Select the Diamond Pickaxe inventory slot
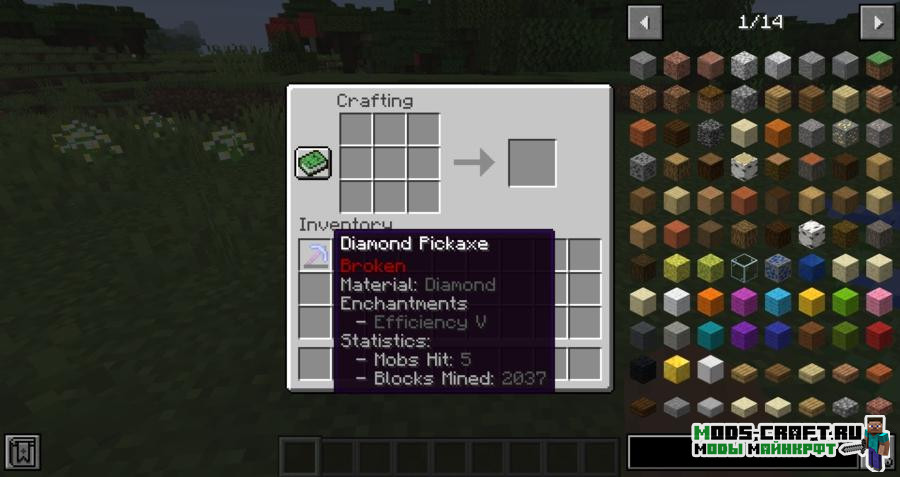 tap(315, 256)
